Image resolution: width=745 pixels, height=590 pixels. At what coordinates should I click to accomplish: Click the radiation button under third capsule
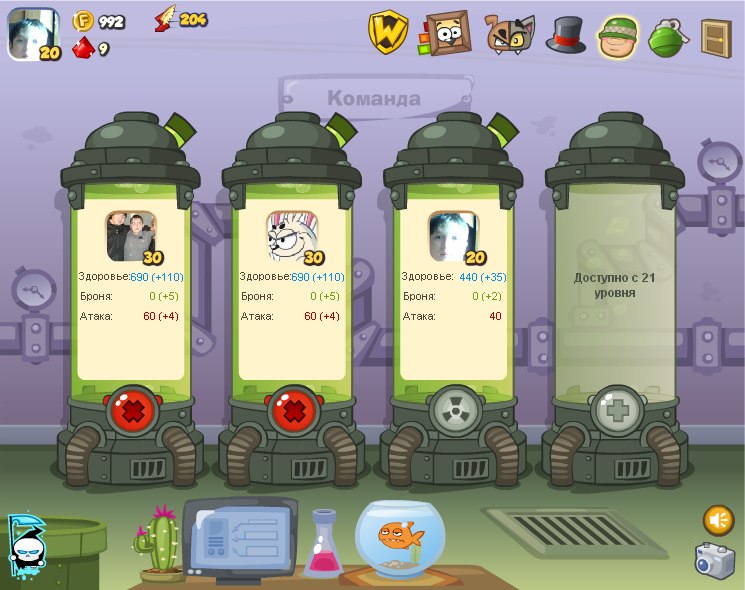click(454, 410)
